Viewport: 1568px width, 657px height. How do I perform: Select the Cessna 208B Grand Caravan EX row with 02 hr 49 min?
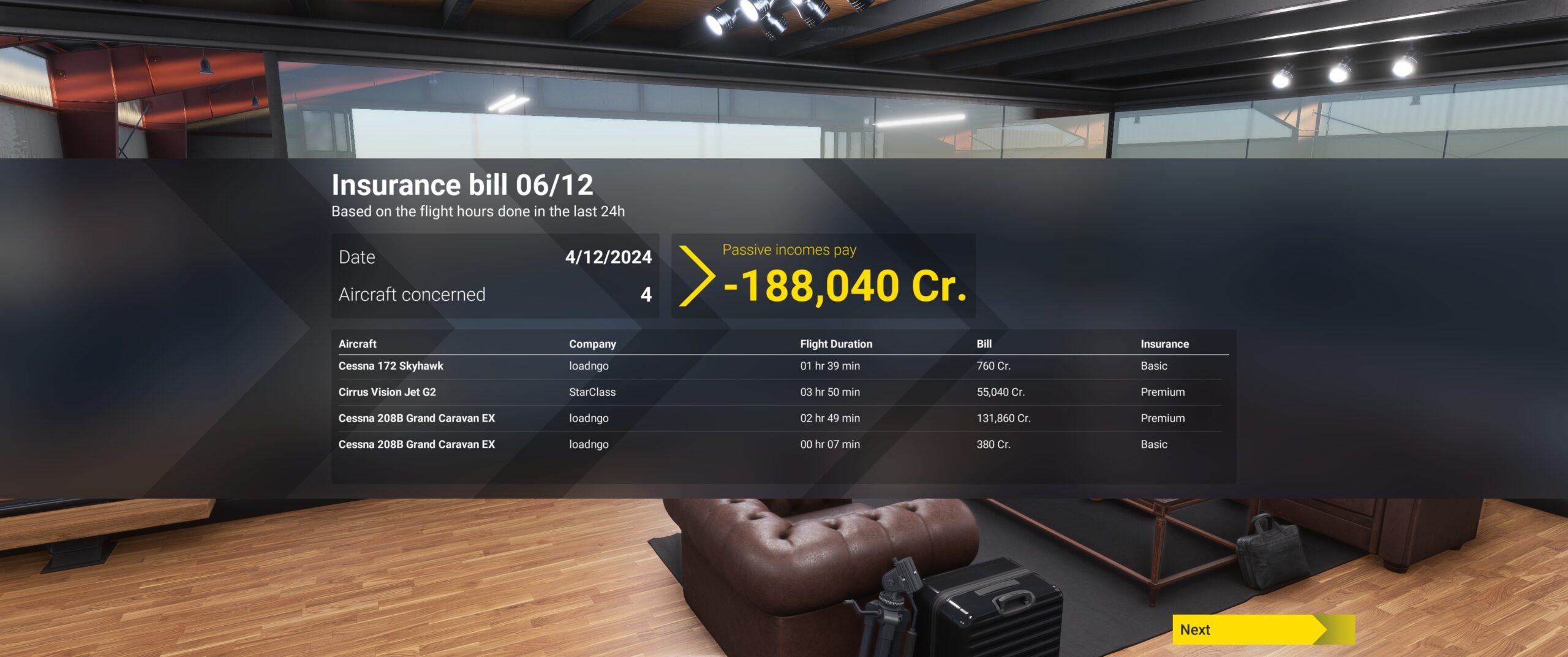417,418
